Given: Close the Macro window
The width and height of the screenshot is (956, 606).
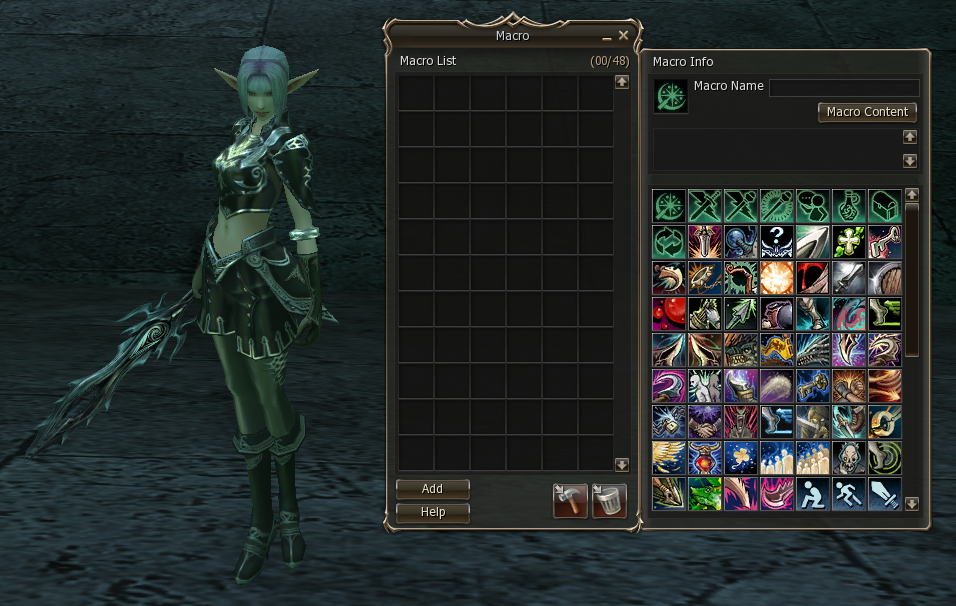Looking at the screenshot, I should 623,35.
